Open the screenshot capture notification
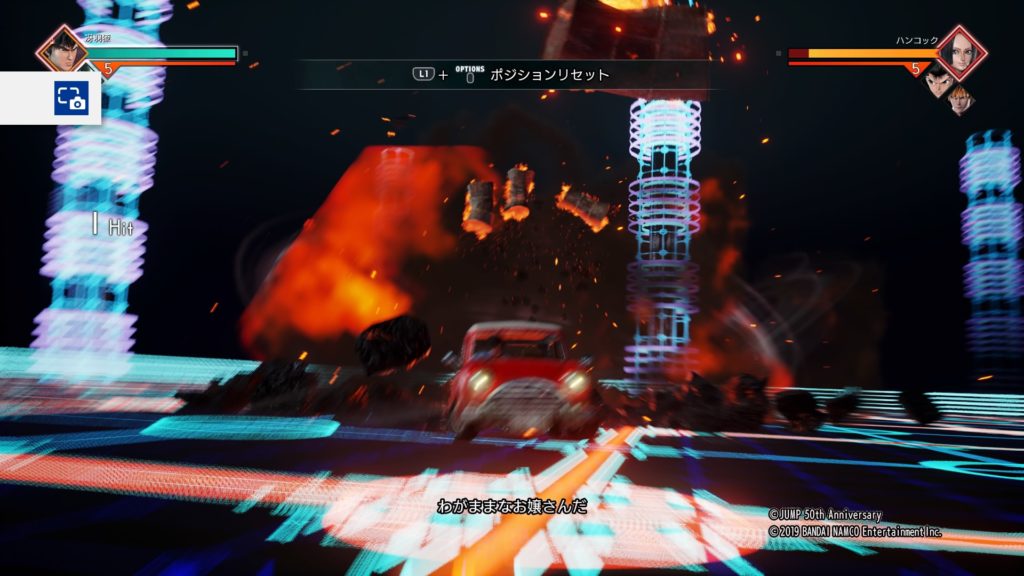The height and width of the screenshot is (576, 1024). tap(71, 98)
